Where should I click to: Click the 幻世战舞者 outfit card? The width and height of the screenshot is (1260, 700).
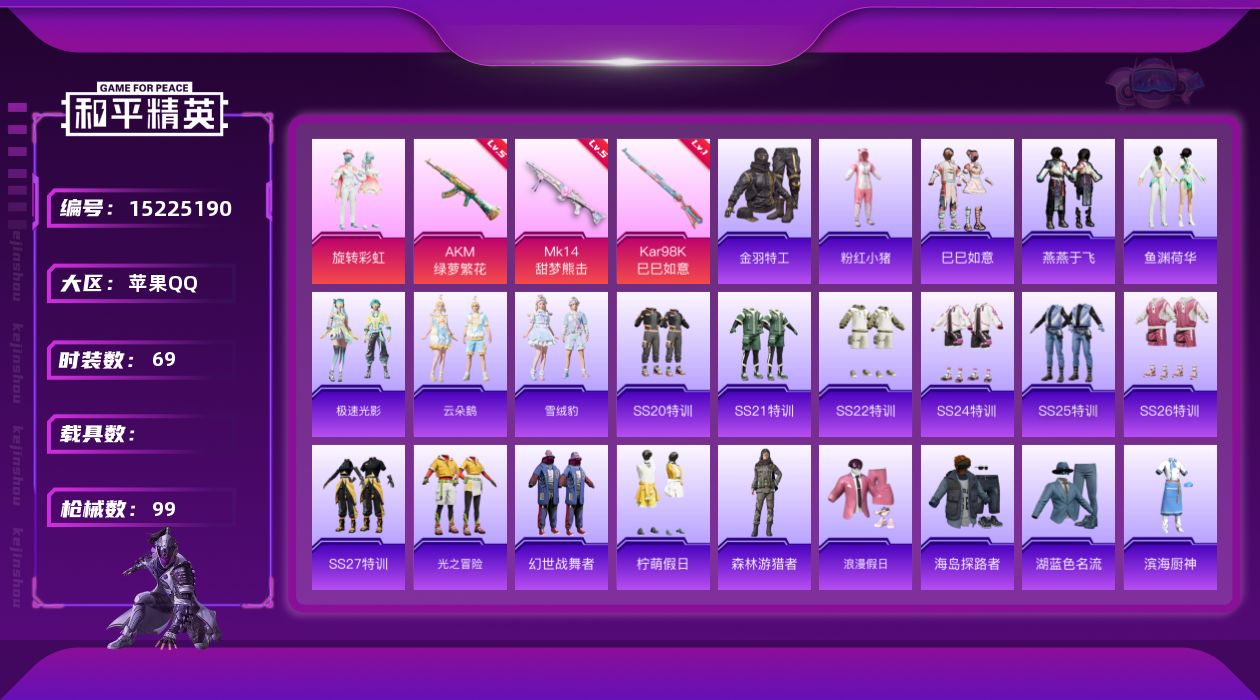[x=561, y=517]
